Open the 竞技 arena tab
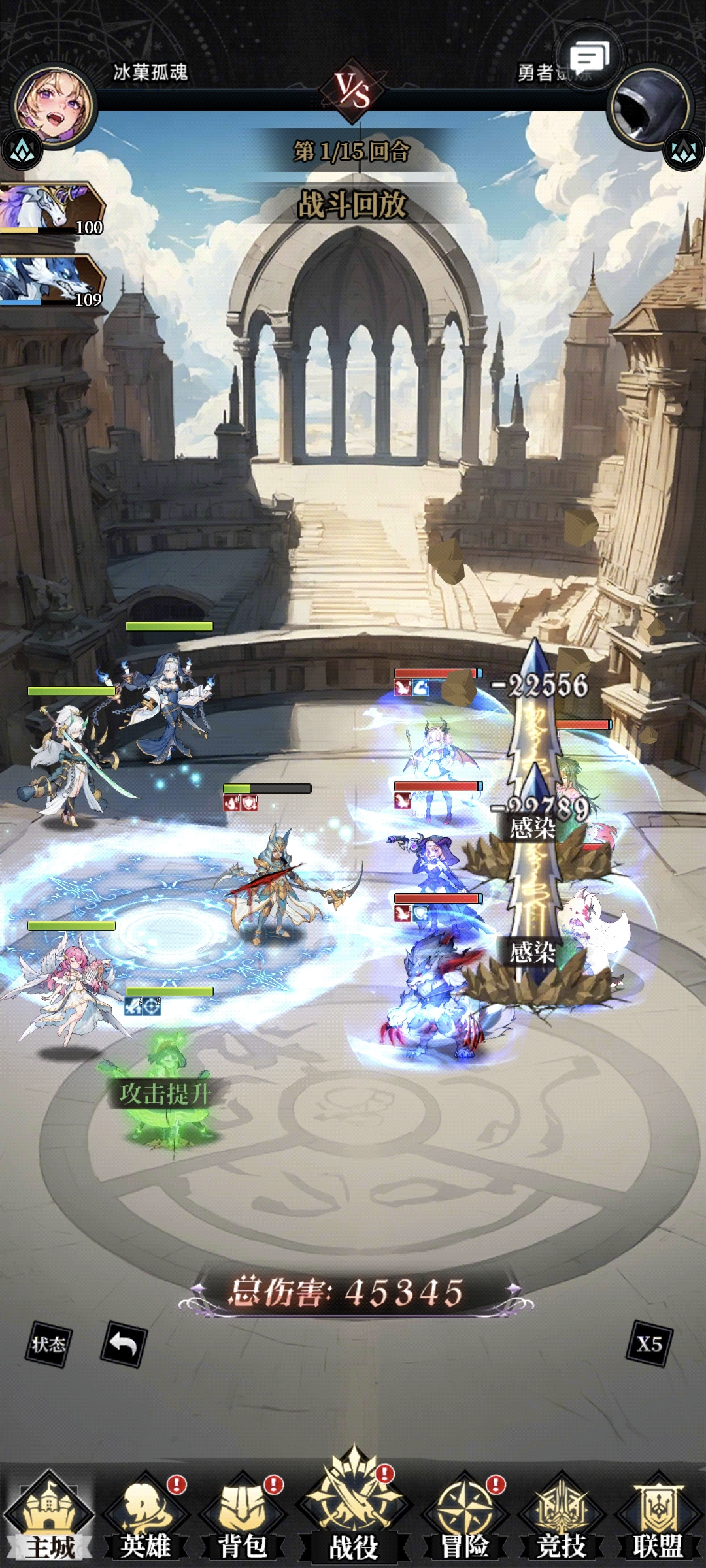Image resolution: width=706 pixels, height=1568 pixels. (561, 1516)
